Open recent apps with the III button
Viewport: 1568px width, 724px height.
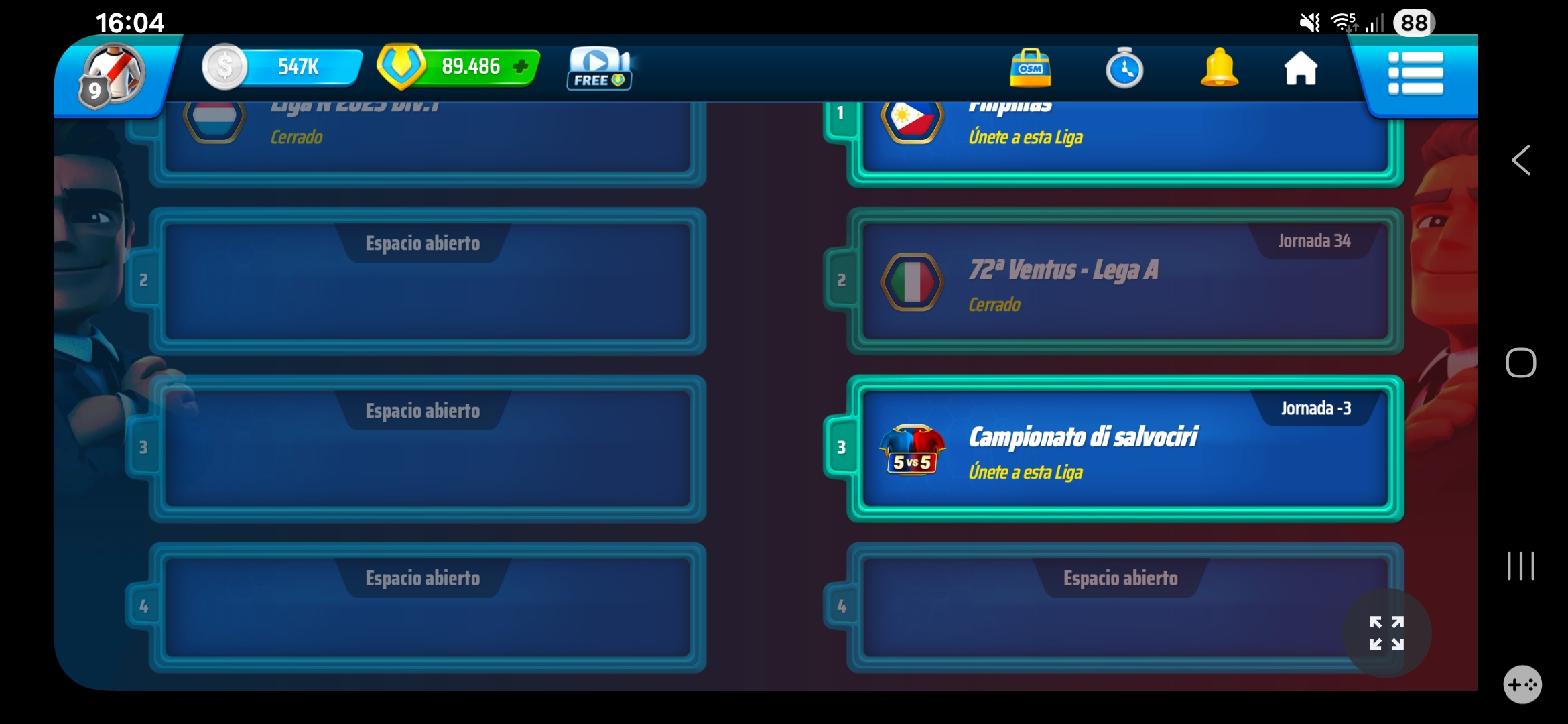[x=1522, y=565]
